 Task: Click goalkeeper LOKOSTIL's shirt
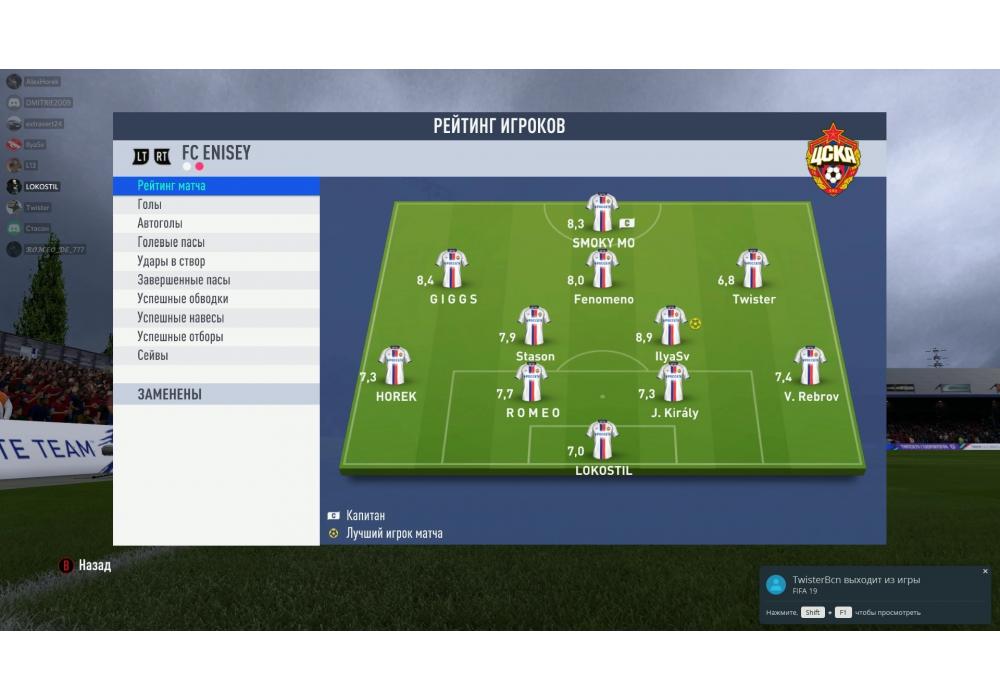[x=601, y=440]
